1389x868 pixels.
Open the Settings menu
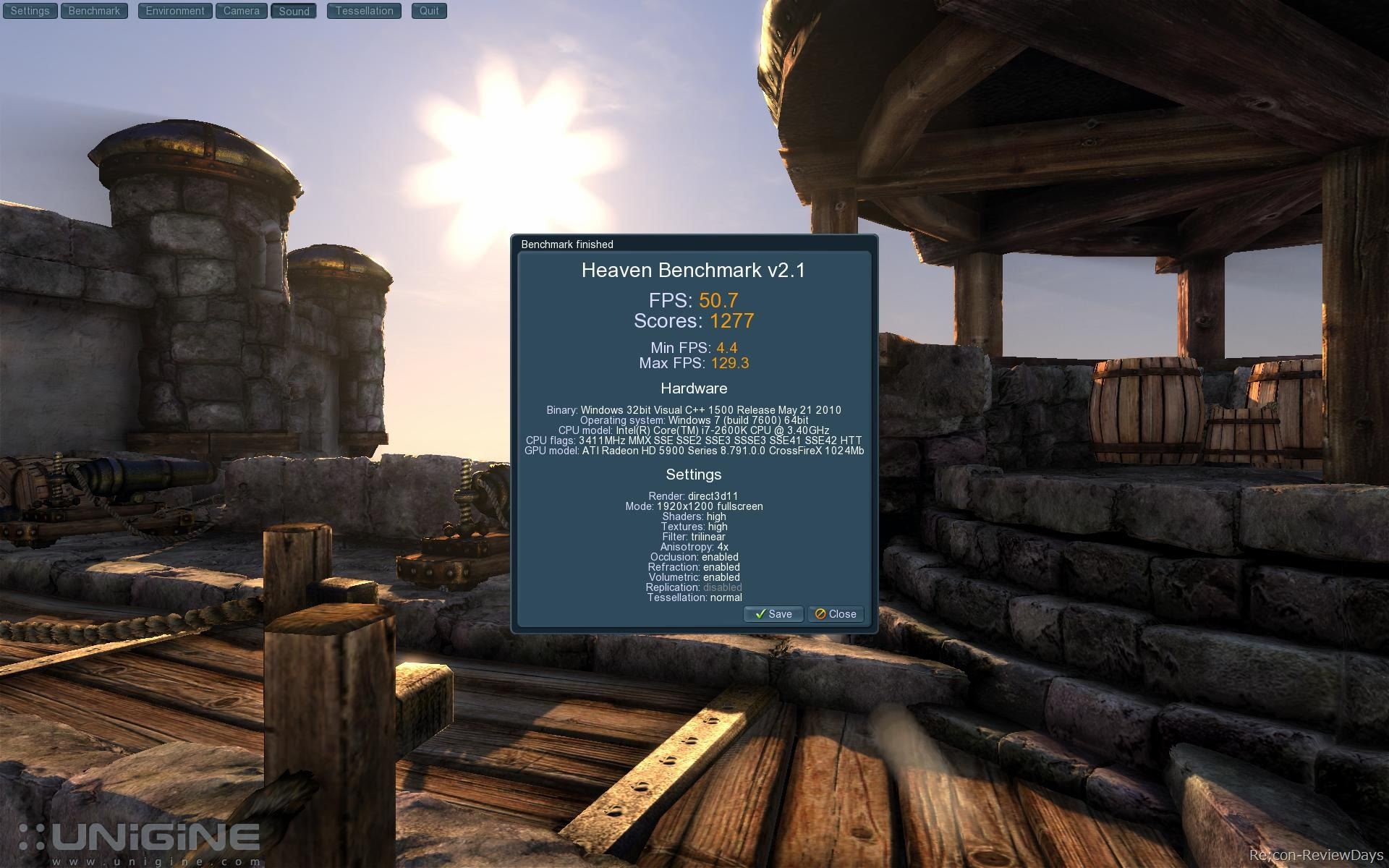[x=30, y=11]
